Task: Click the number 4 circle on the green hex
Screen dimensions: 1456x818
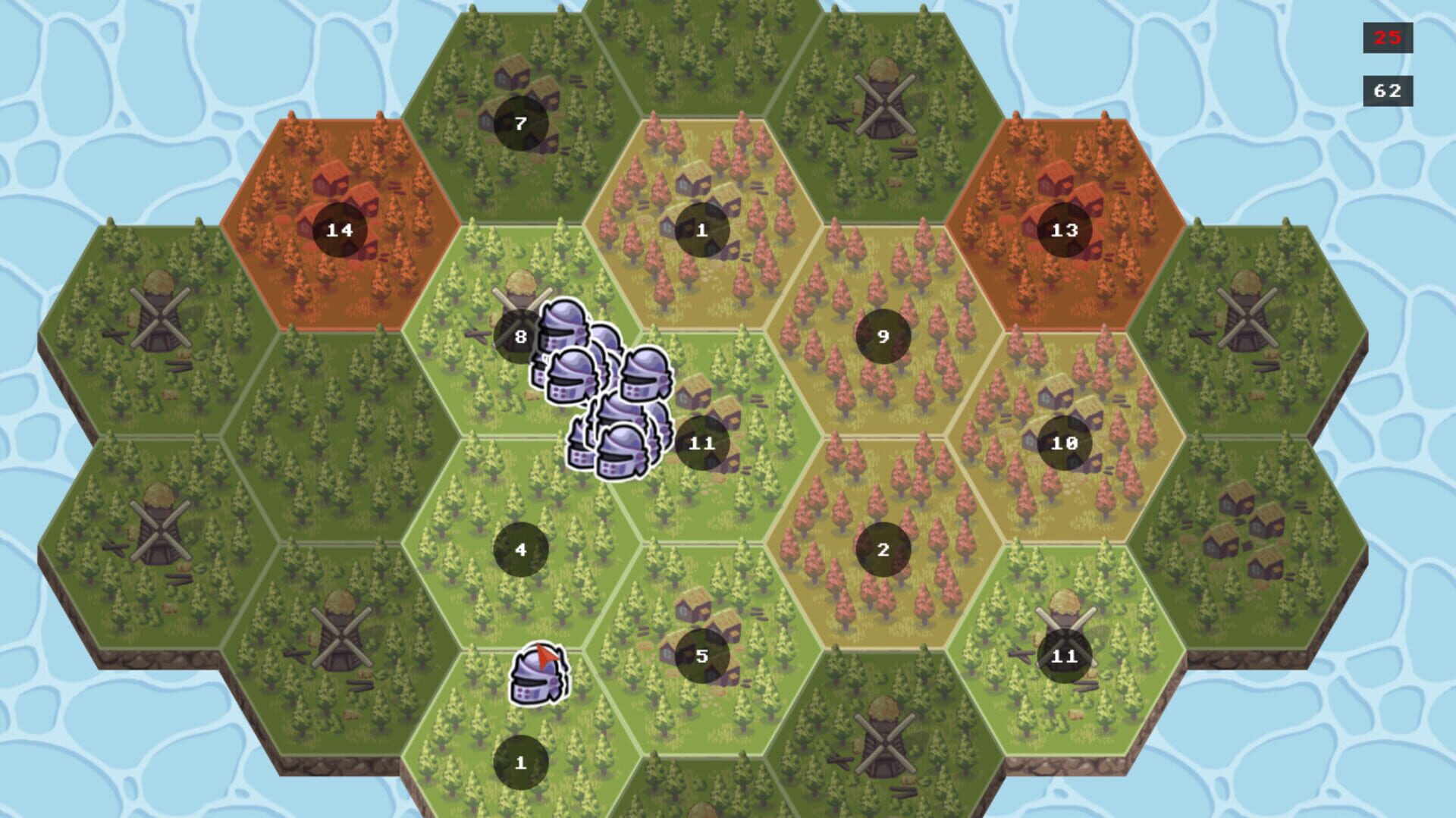Action: point(519,550)
